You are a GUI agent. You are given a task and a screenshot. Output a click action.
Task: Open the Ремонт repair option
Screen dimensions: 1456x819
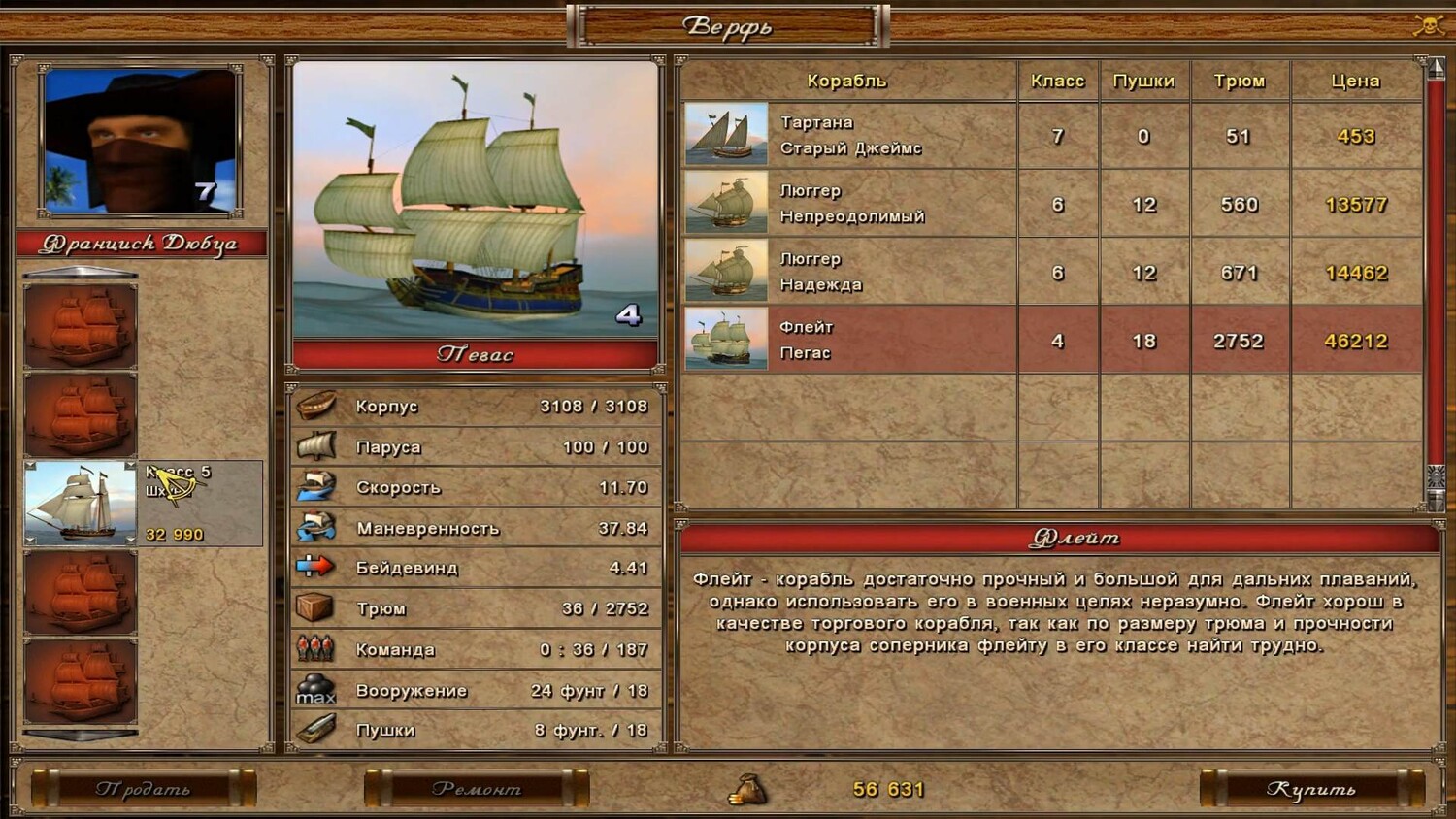477,788
